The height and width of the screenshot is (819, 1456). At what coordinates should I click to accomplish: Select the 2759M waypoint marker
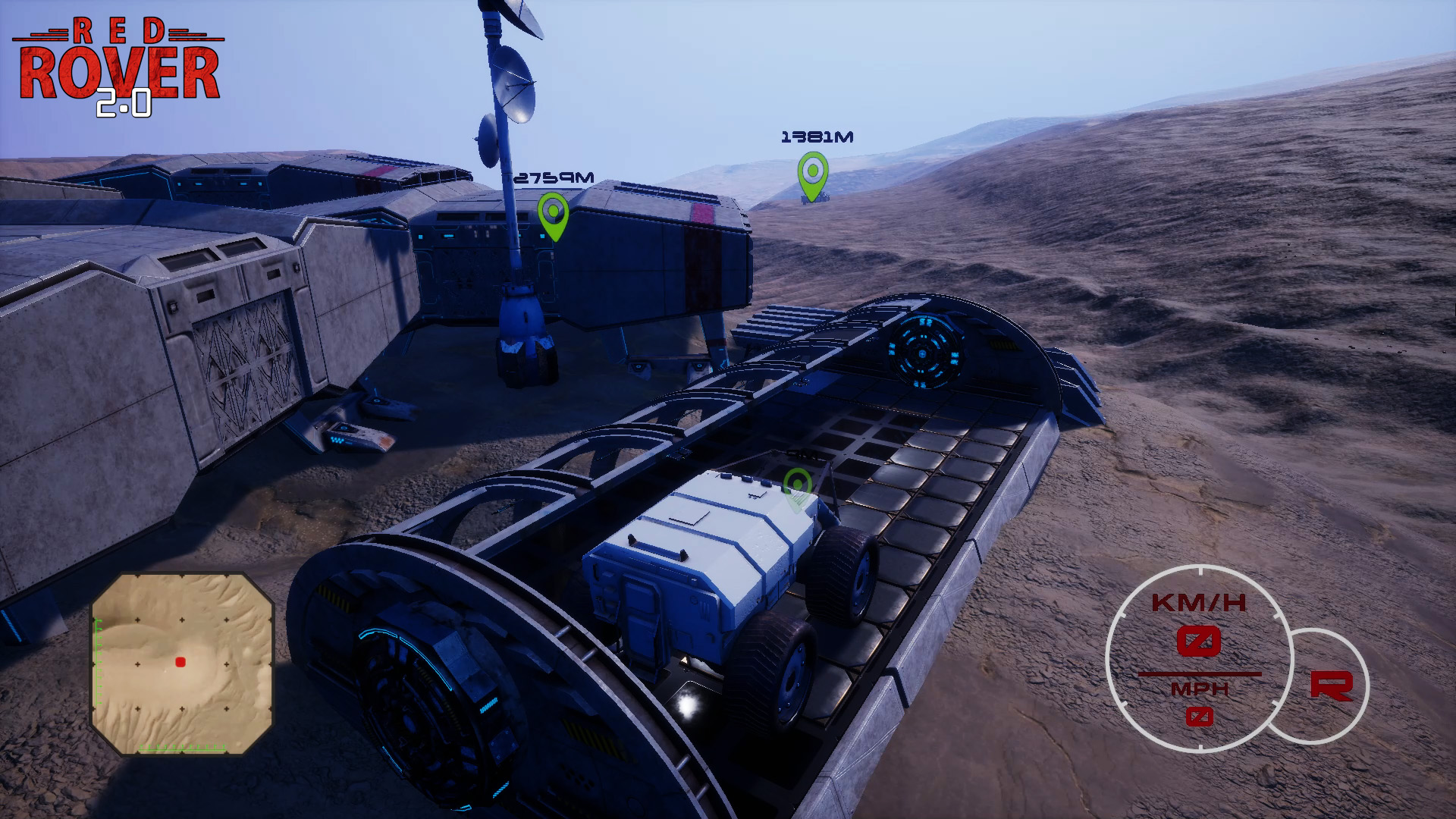(553, 215)
